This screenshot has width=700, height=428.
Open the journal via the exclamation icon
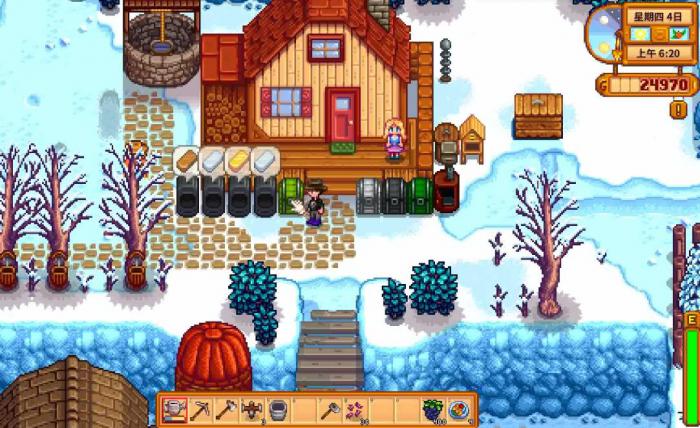click(678, 109)
